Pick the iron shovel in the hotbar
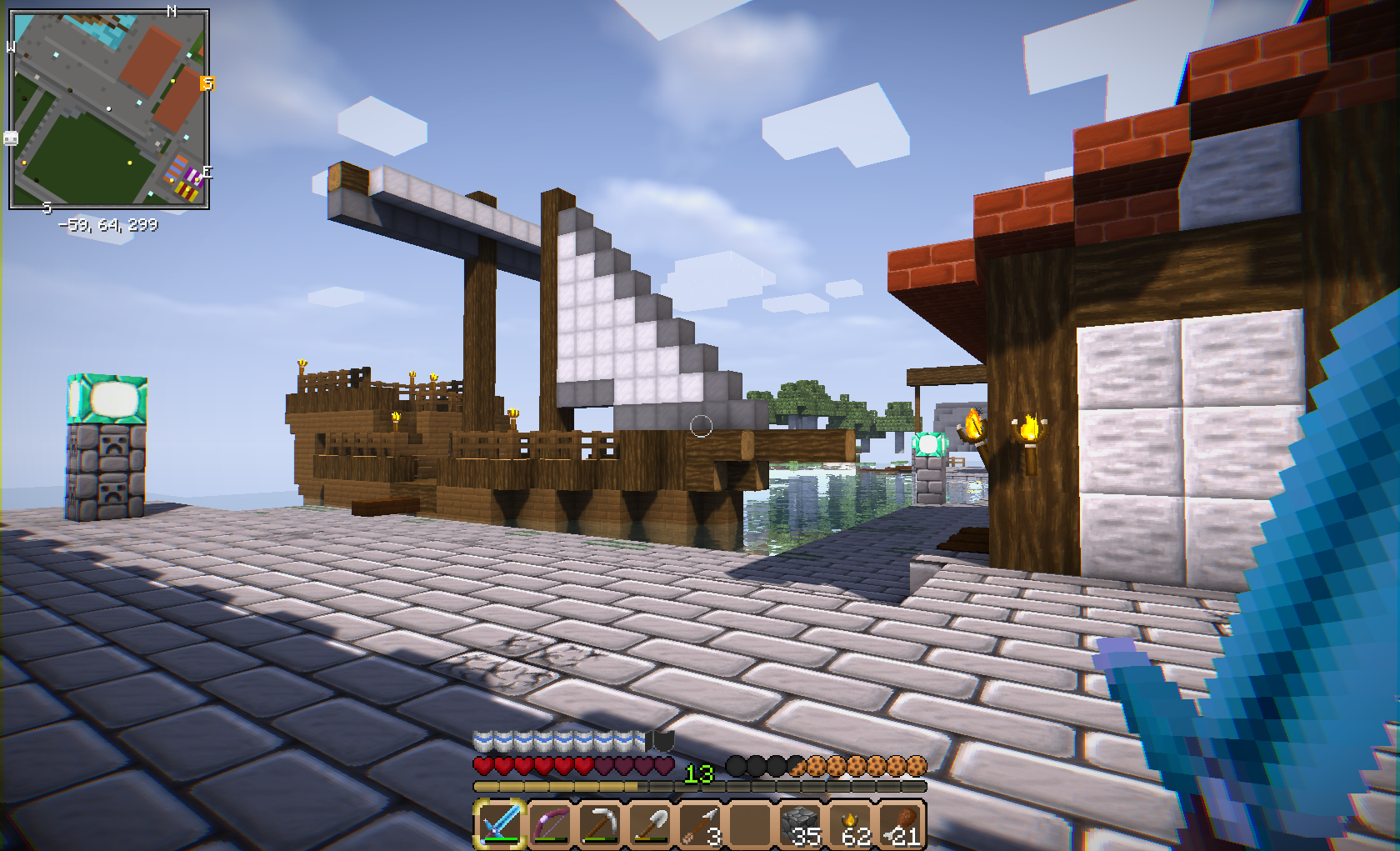 pos(650,823)
